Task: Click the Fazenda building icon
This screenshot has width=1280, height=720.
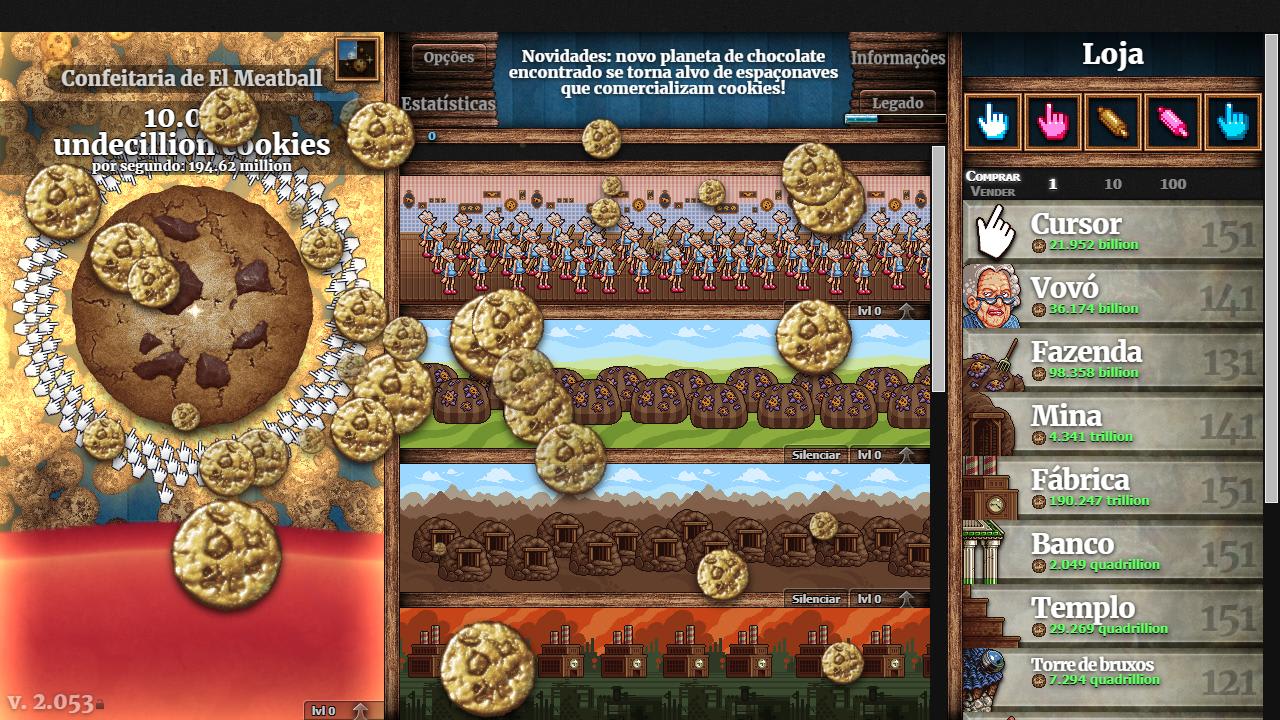Action: (991, 360)
